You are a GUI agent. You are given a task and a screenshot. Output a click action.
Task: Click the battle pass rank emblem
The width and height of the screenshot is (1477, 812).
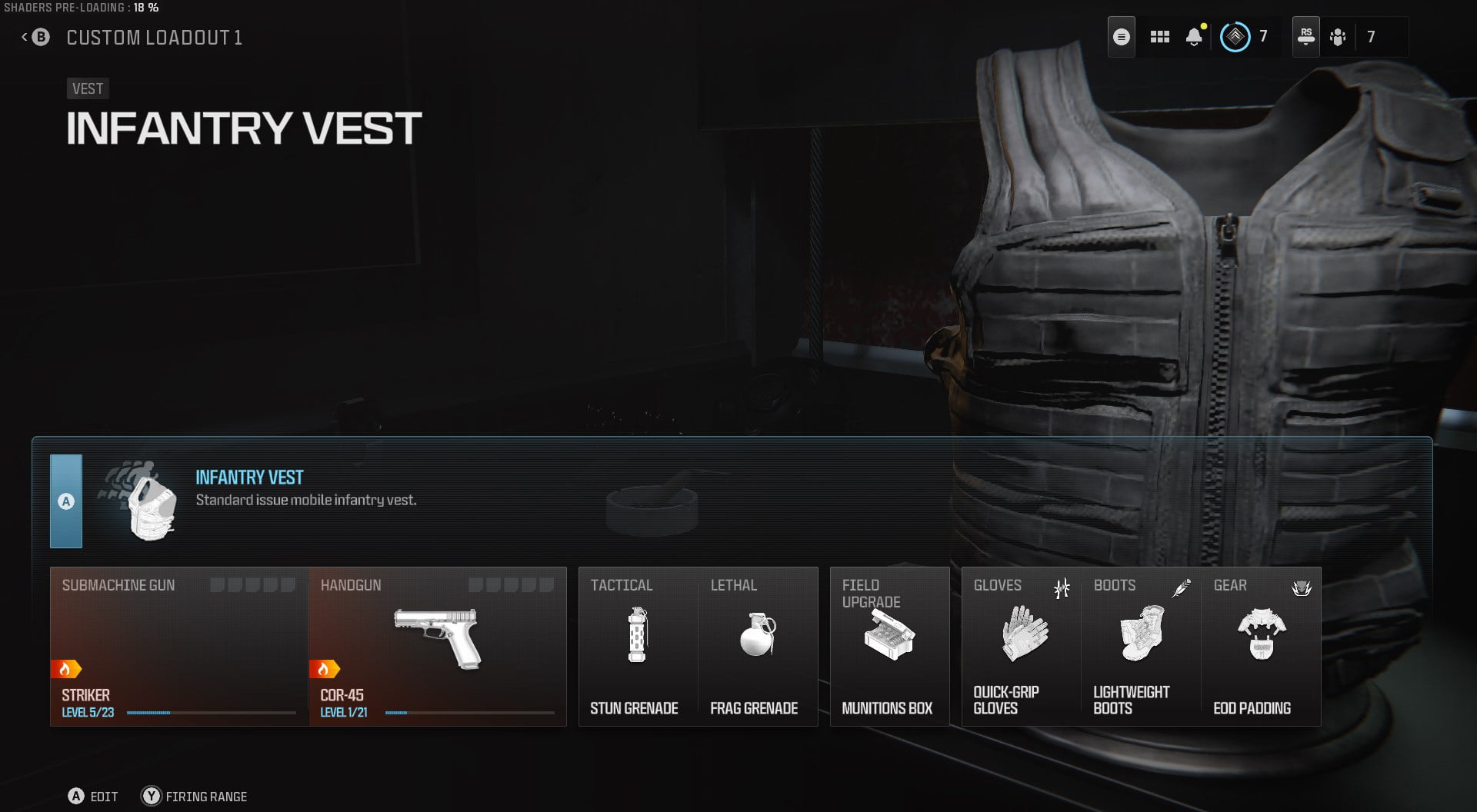[1235, 35]
